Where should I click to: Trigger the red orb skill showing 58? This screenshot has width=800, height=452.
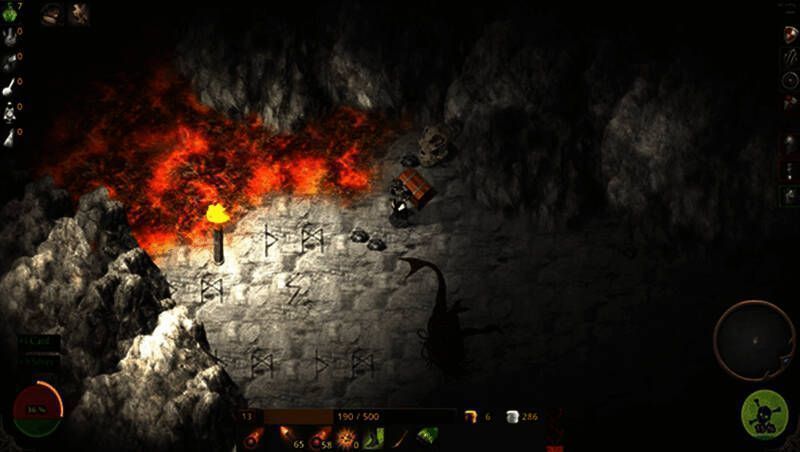pos(319,437)
